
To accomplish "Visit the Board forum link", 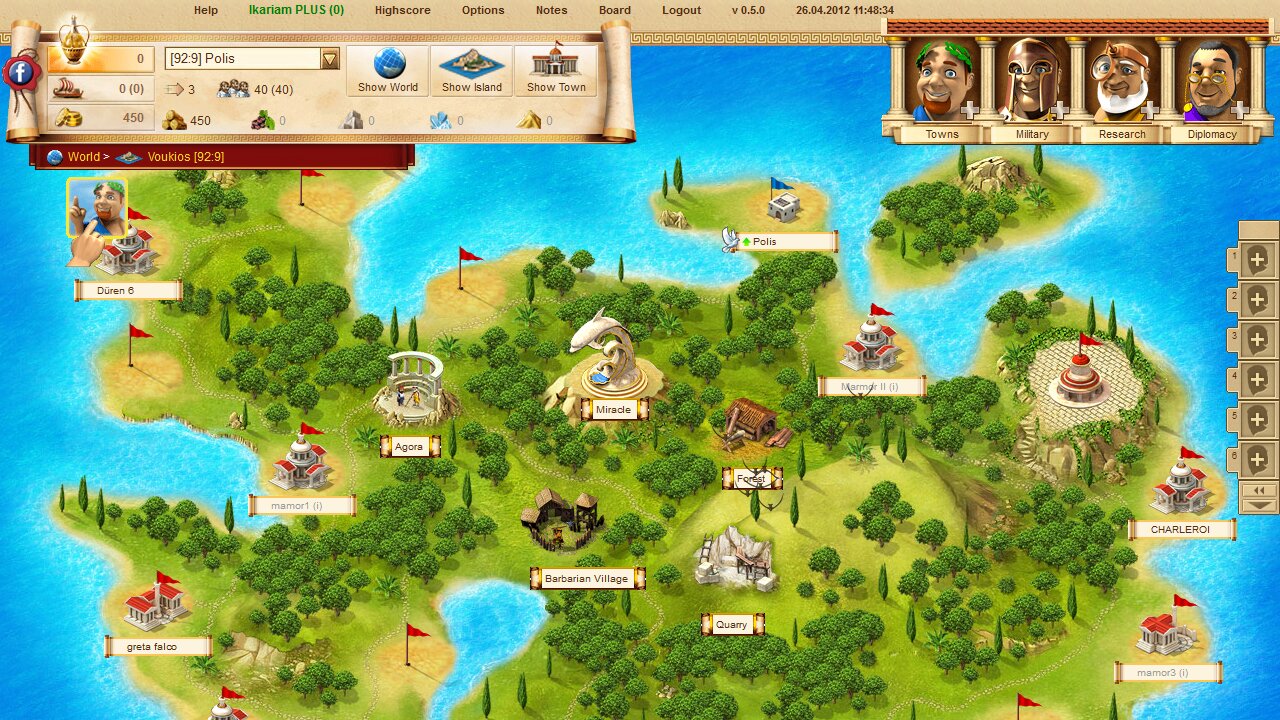I will [x=615, y=10].
